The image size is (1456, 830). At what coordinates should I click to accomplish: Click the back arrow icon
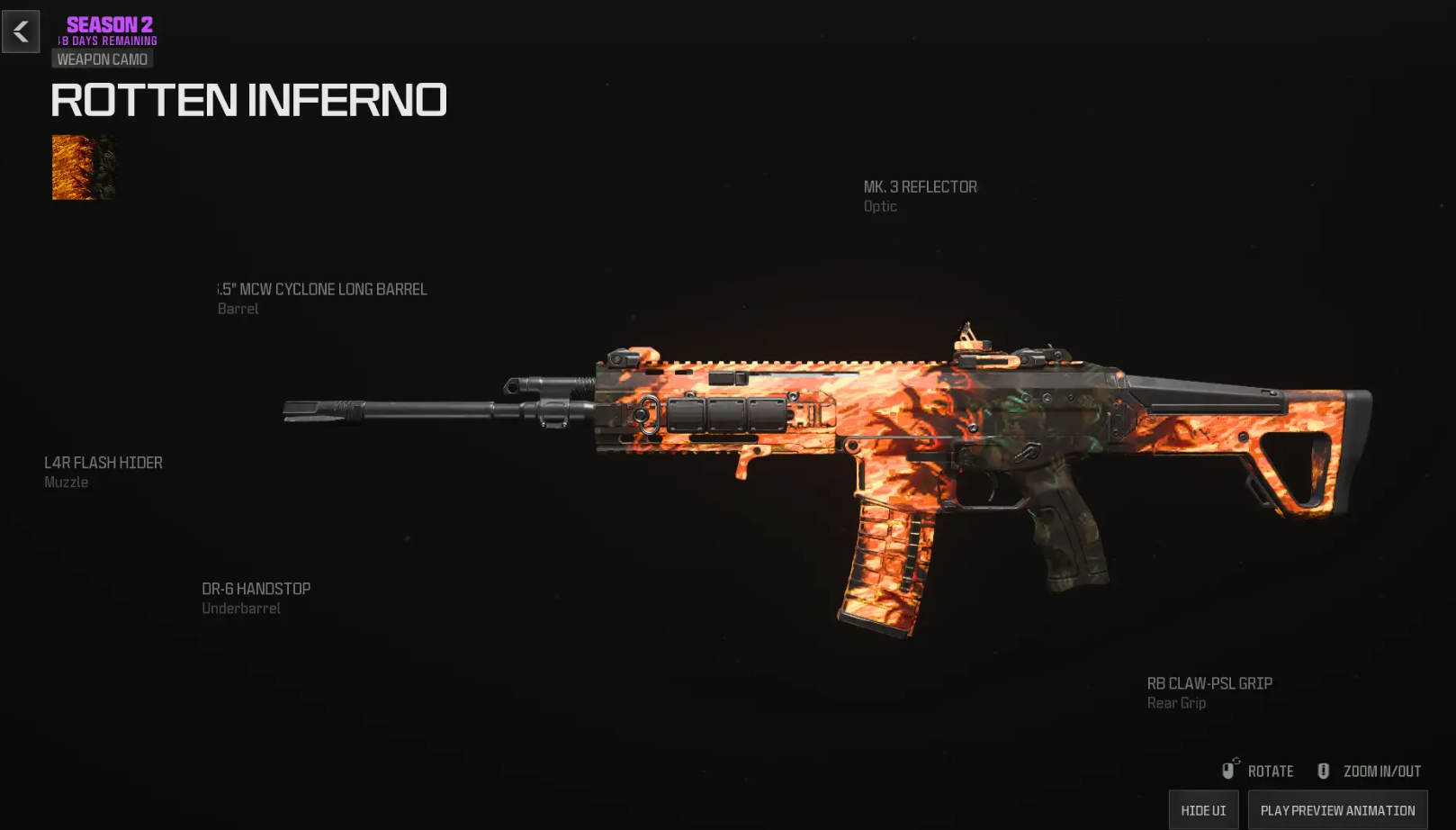(20, 32)
